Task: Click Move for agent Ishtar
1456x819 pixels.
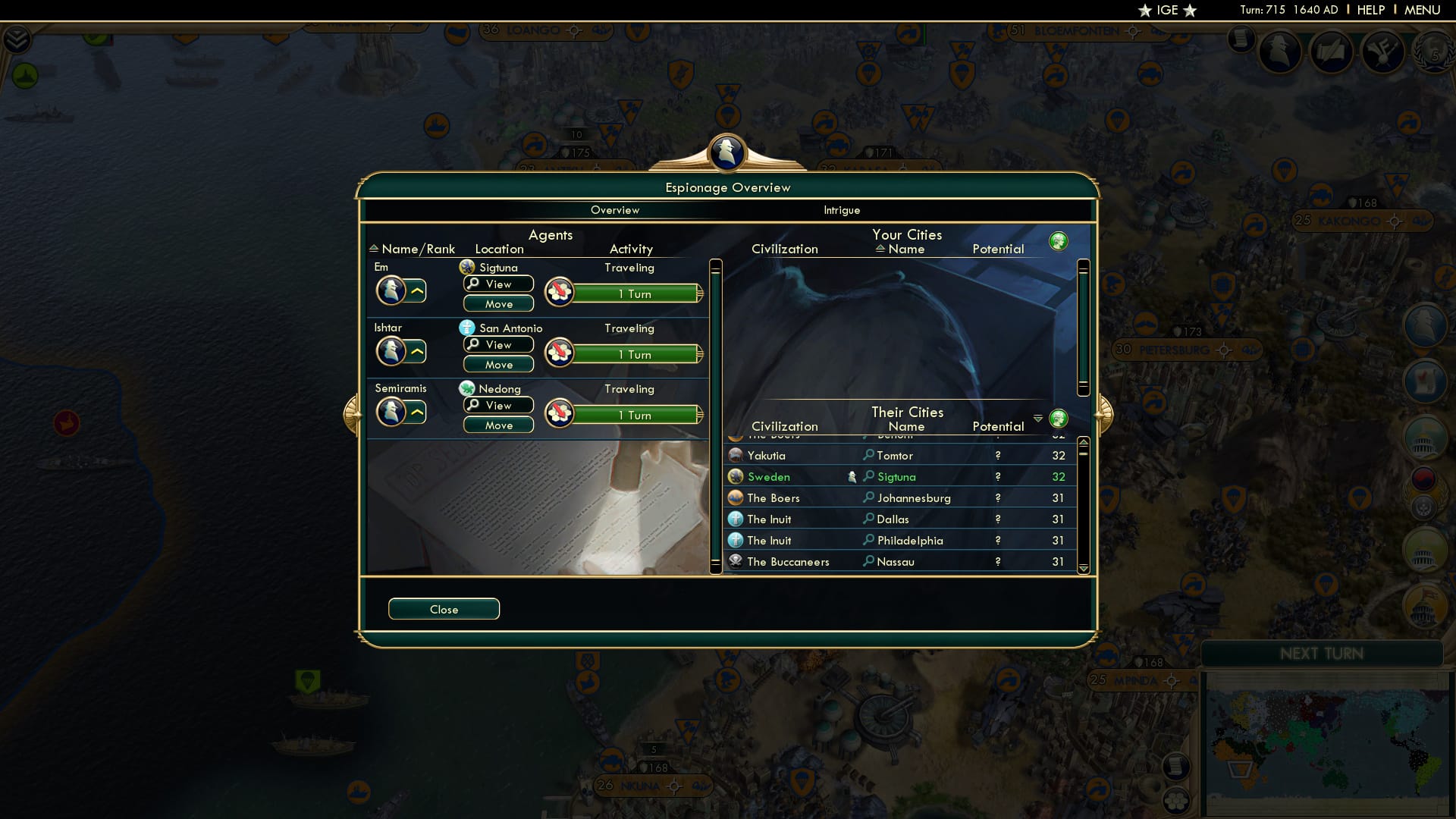Action: coord(498,364)
